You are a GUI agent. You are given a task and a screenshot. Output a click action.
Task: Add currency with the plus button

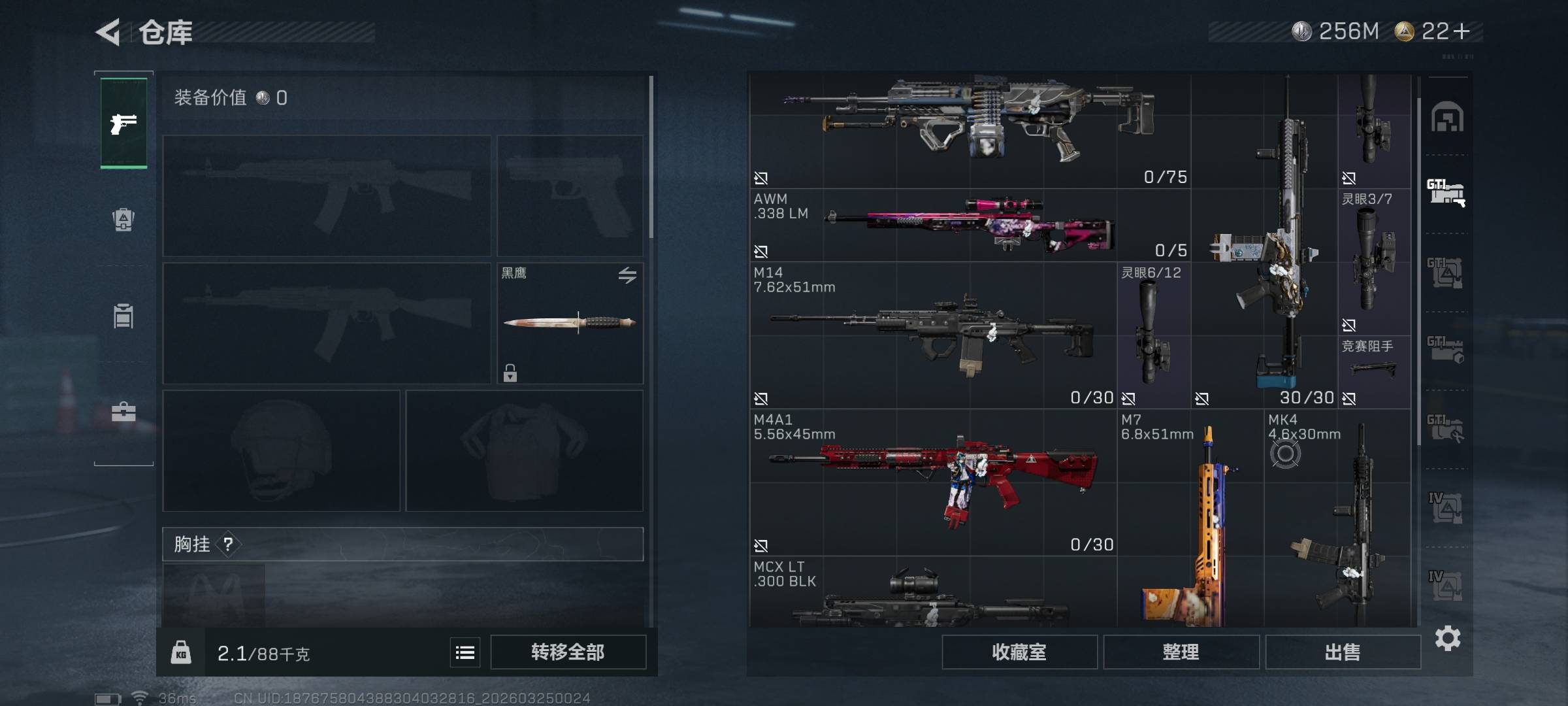tap(1462, 31)
